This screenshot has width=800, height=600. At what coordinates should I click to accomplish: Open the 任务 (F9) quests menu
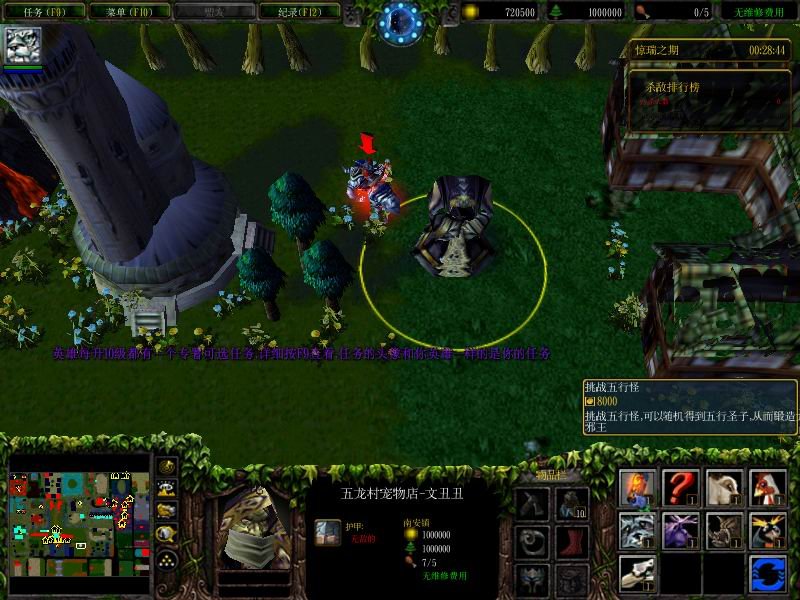pos(41,12)
